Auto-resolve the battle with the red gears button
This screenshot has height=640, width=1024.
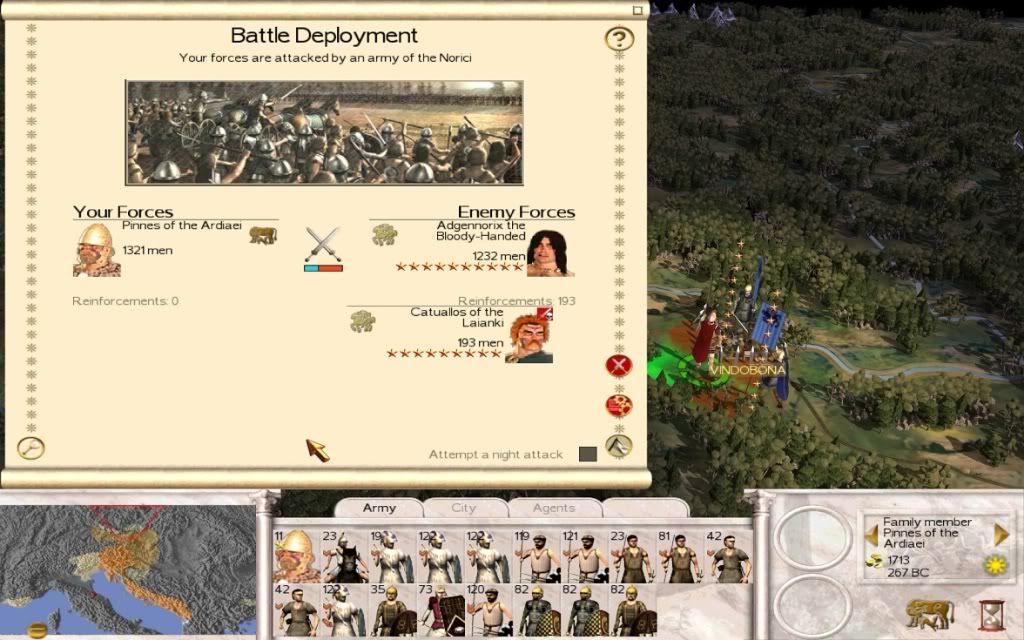619,406
